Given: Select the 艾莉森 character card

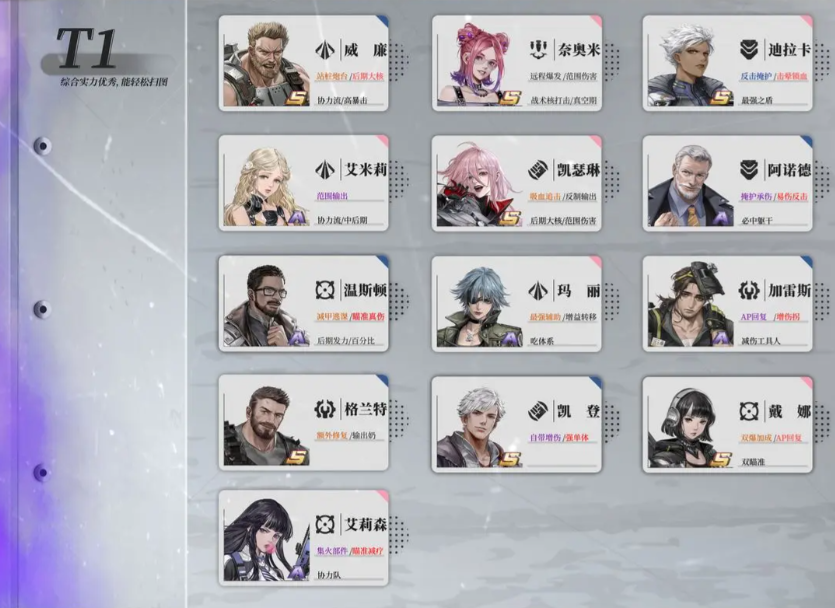Looking at the screenshot, I should [x=304, y=538].
